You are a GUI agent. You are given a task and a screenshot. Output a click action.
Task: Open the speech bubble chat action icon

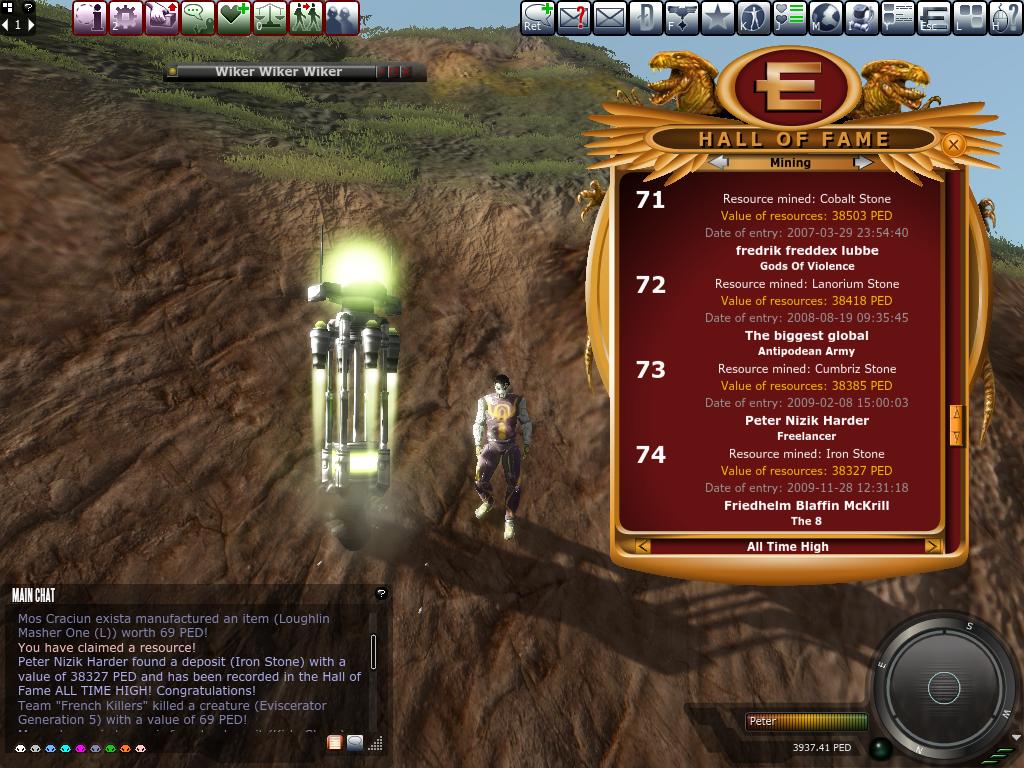[x=197, y=18]
